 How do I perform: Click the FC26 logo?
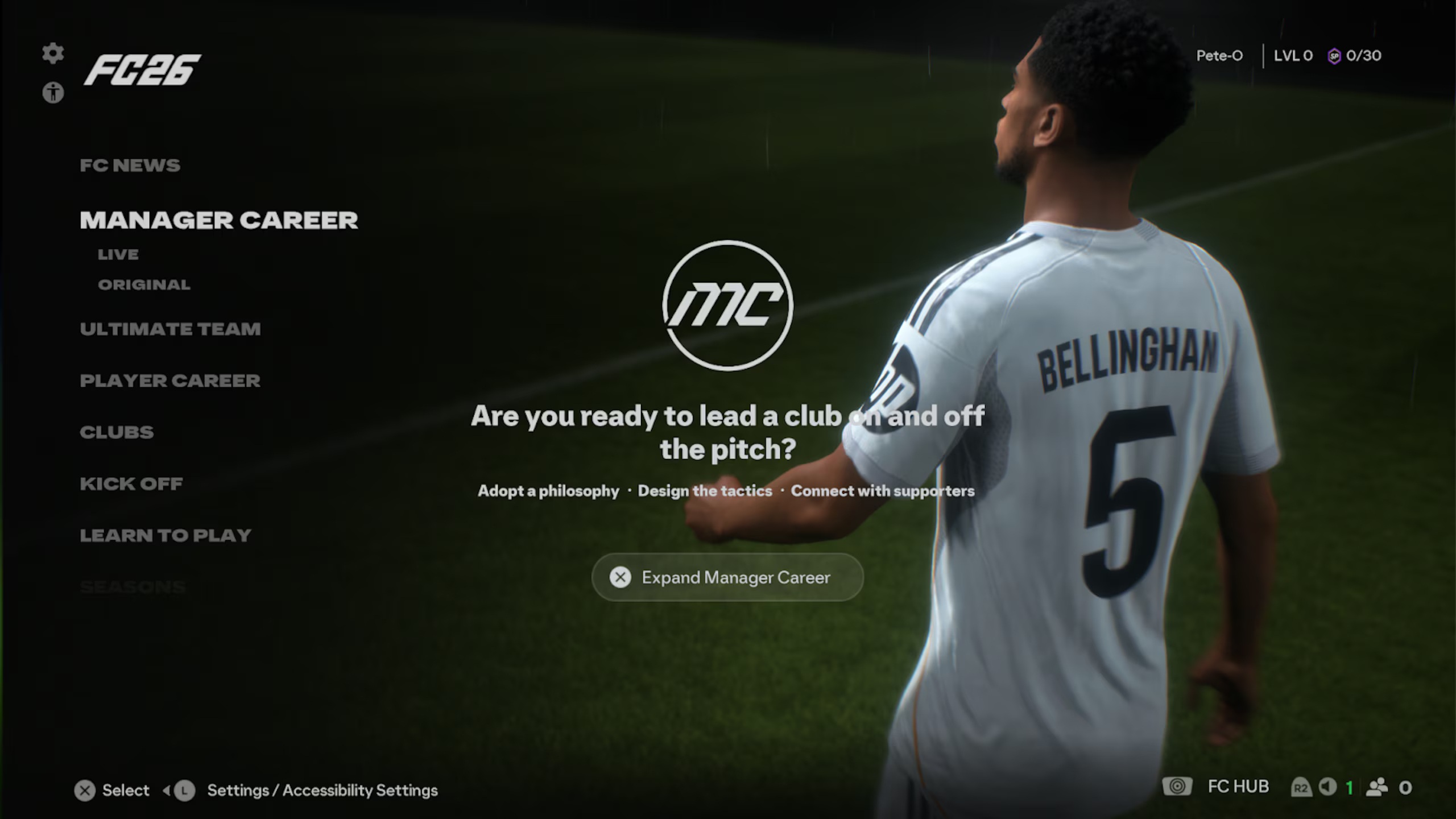click(x=139, y=70)
